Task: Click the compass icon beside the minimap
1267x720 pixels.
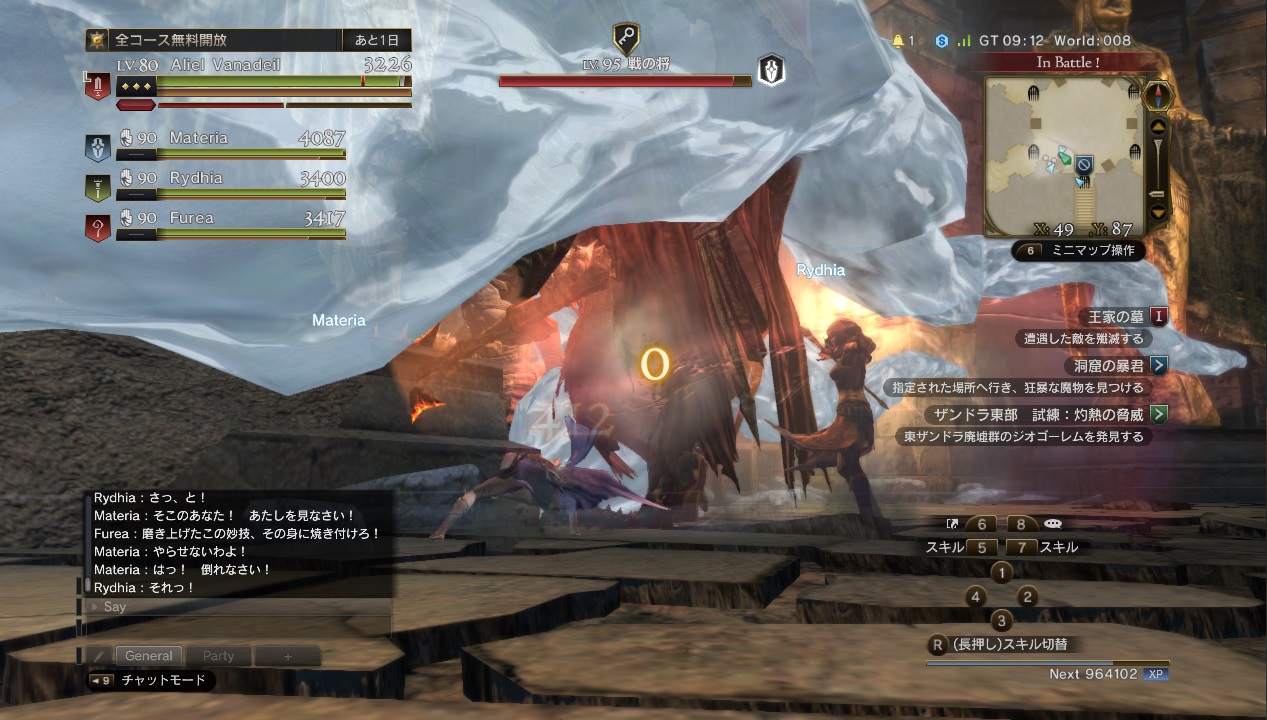Action: [1159, 94]
